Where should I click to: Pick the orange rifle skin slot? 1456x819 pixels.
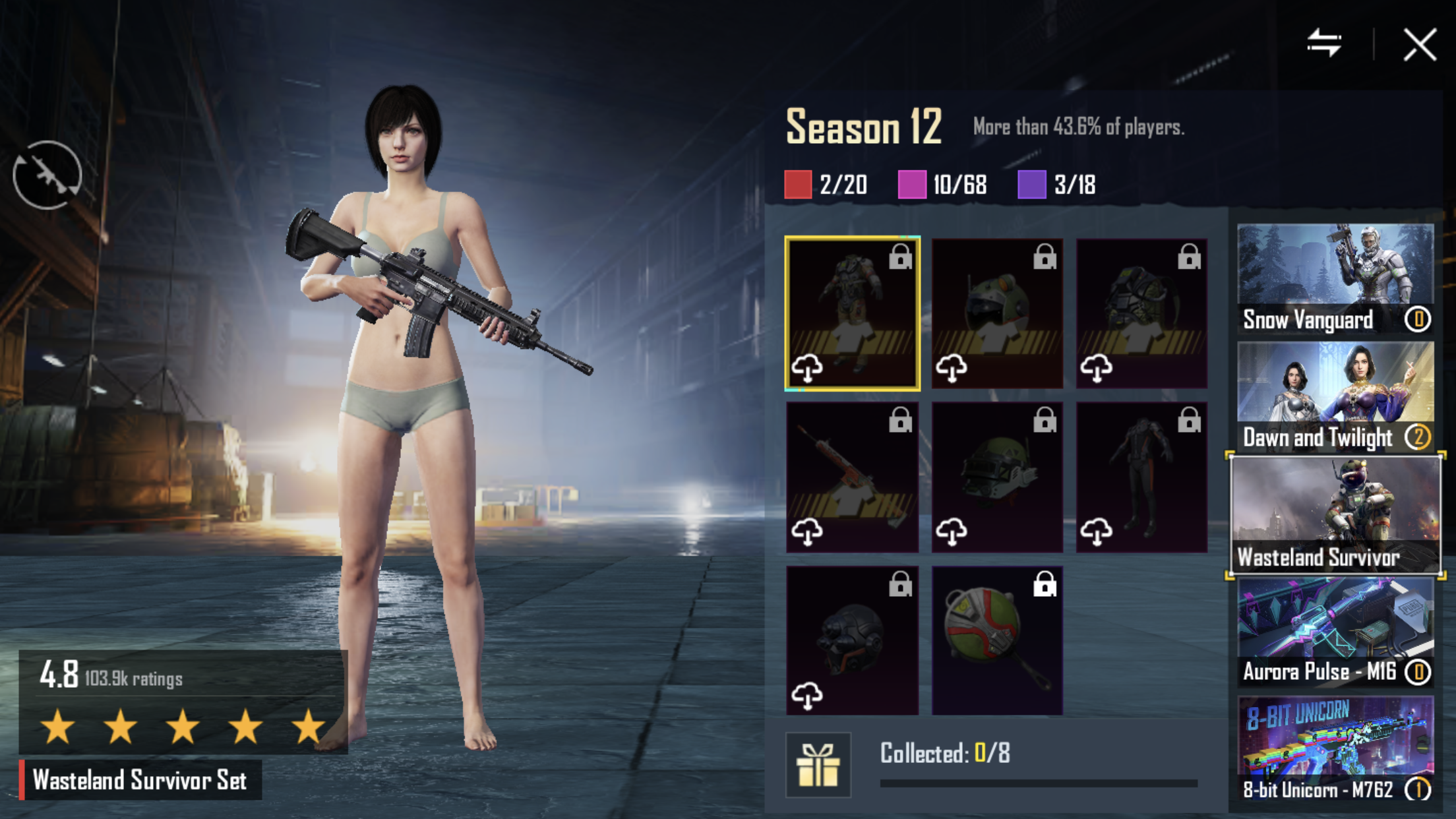[x=852, y=477]
